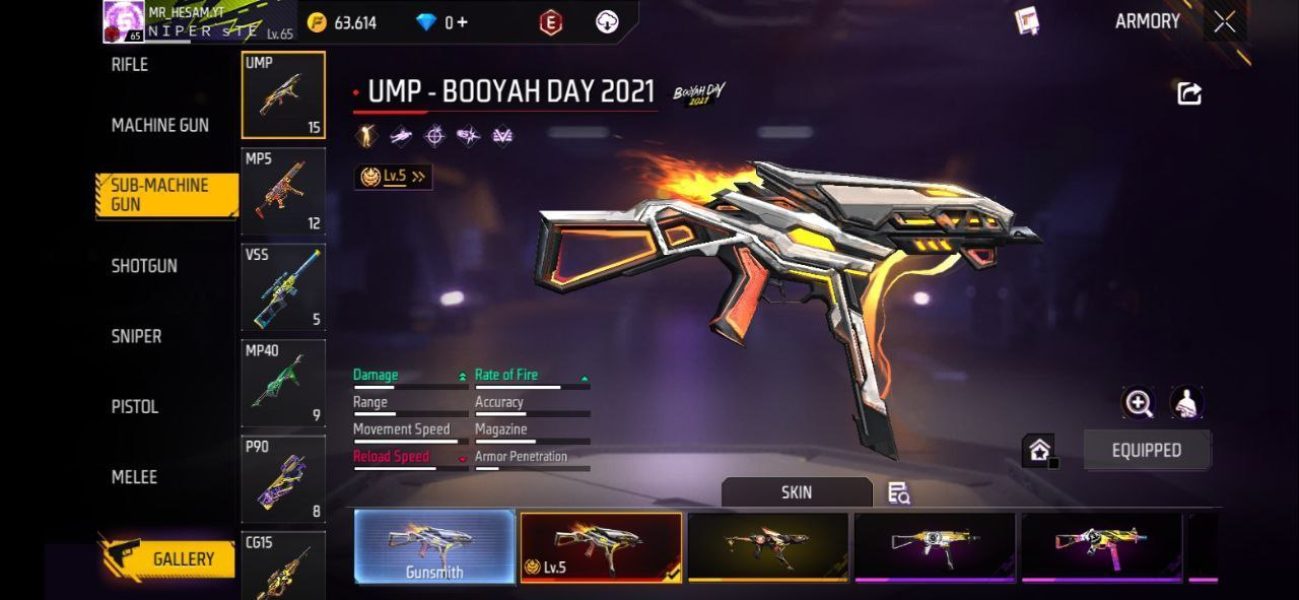The height and width of the screenshot is (600, 1299).
Task: Select the Lv.5 Booyah Day skin thumbnail
Action: [601, 547]
